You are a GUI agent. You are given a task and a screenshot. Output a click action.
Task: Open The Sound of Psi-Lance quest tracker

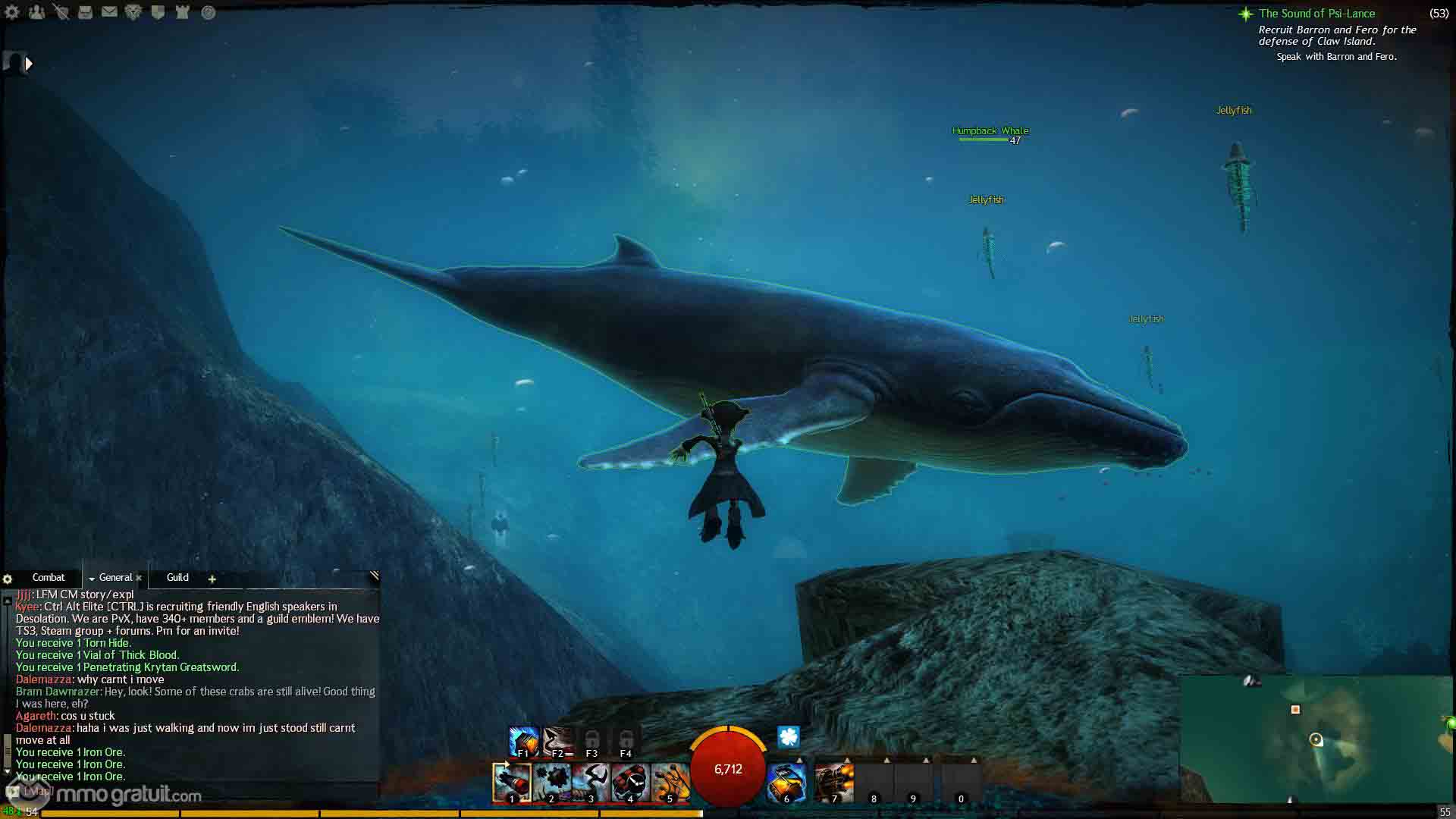(1316, 14)
